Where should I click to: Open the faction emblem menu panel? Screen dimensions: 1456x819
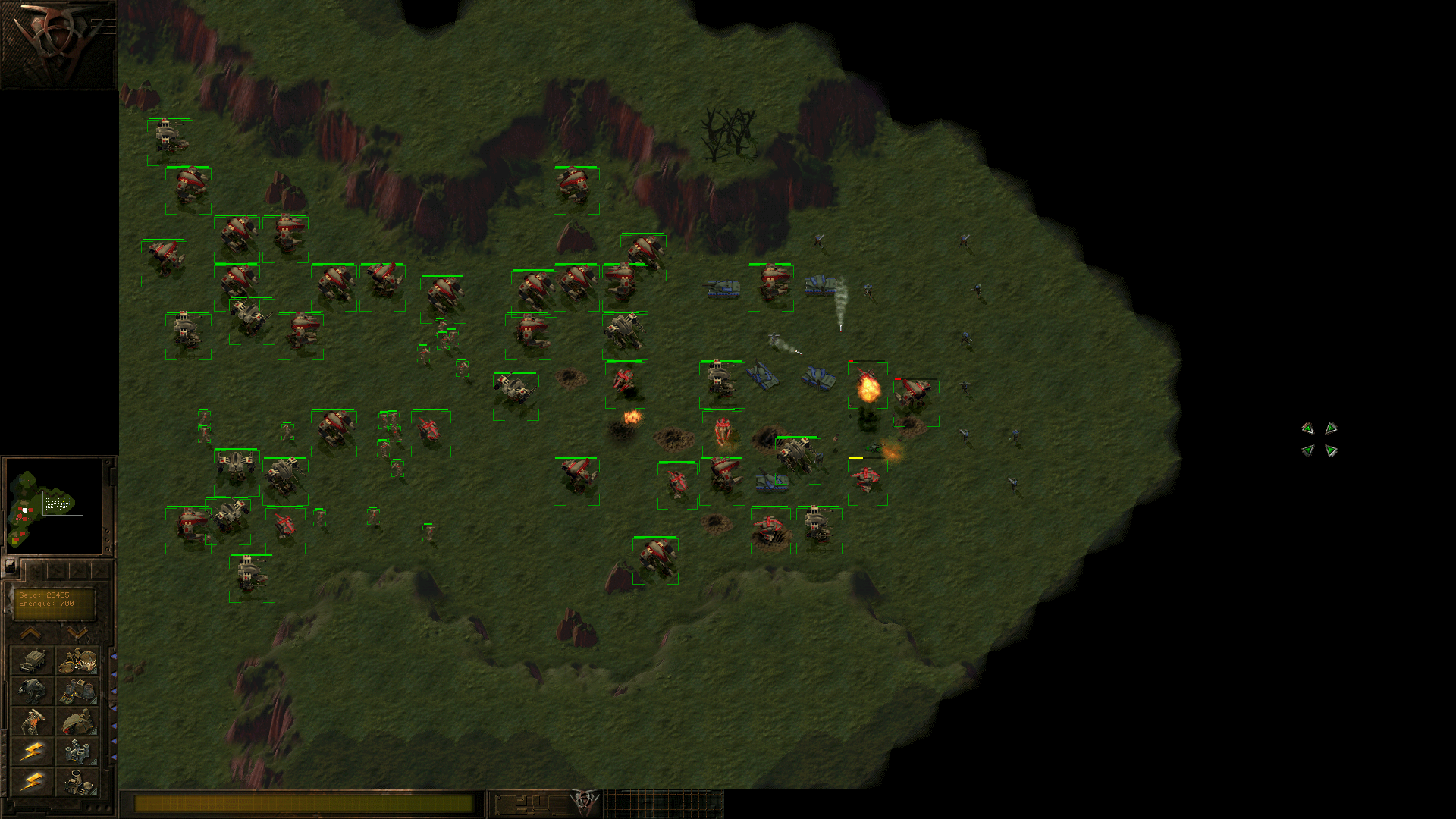[58, 44]
